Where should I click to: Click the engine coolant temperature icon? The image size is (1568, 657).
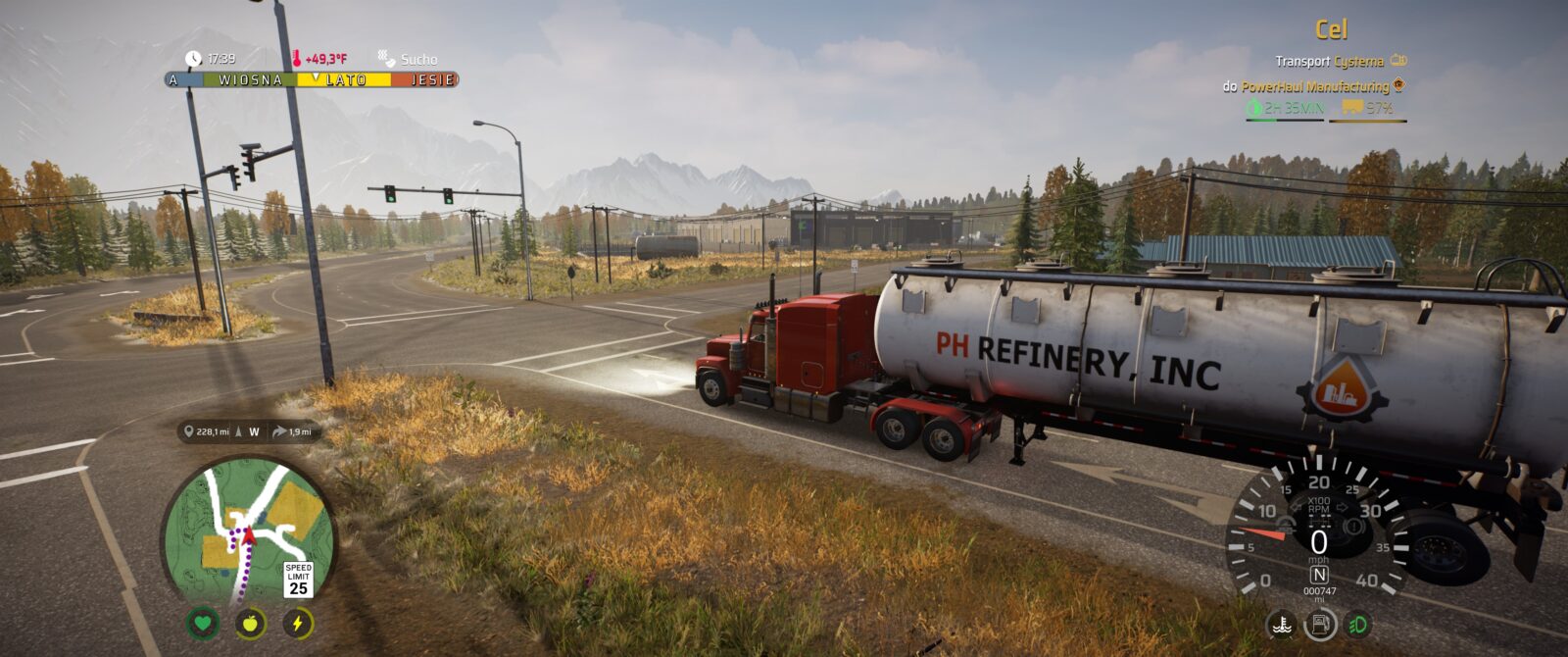1281,625
